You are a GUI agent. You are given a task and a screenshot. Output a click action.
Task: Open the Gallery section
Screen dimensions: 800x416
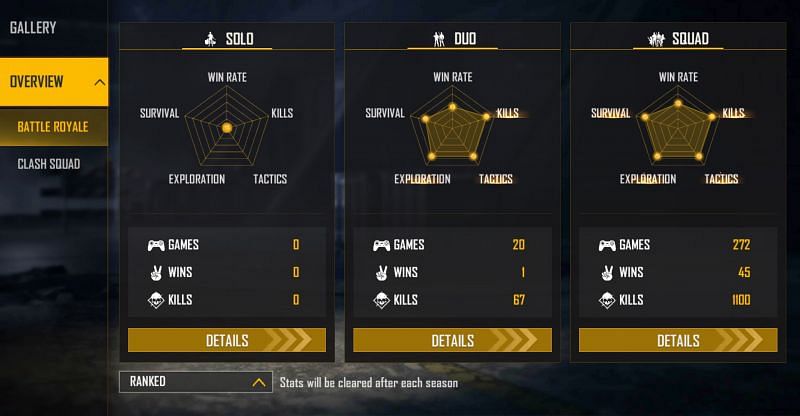[x=33, y=28]
